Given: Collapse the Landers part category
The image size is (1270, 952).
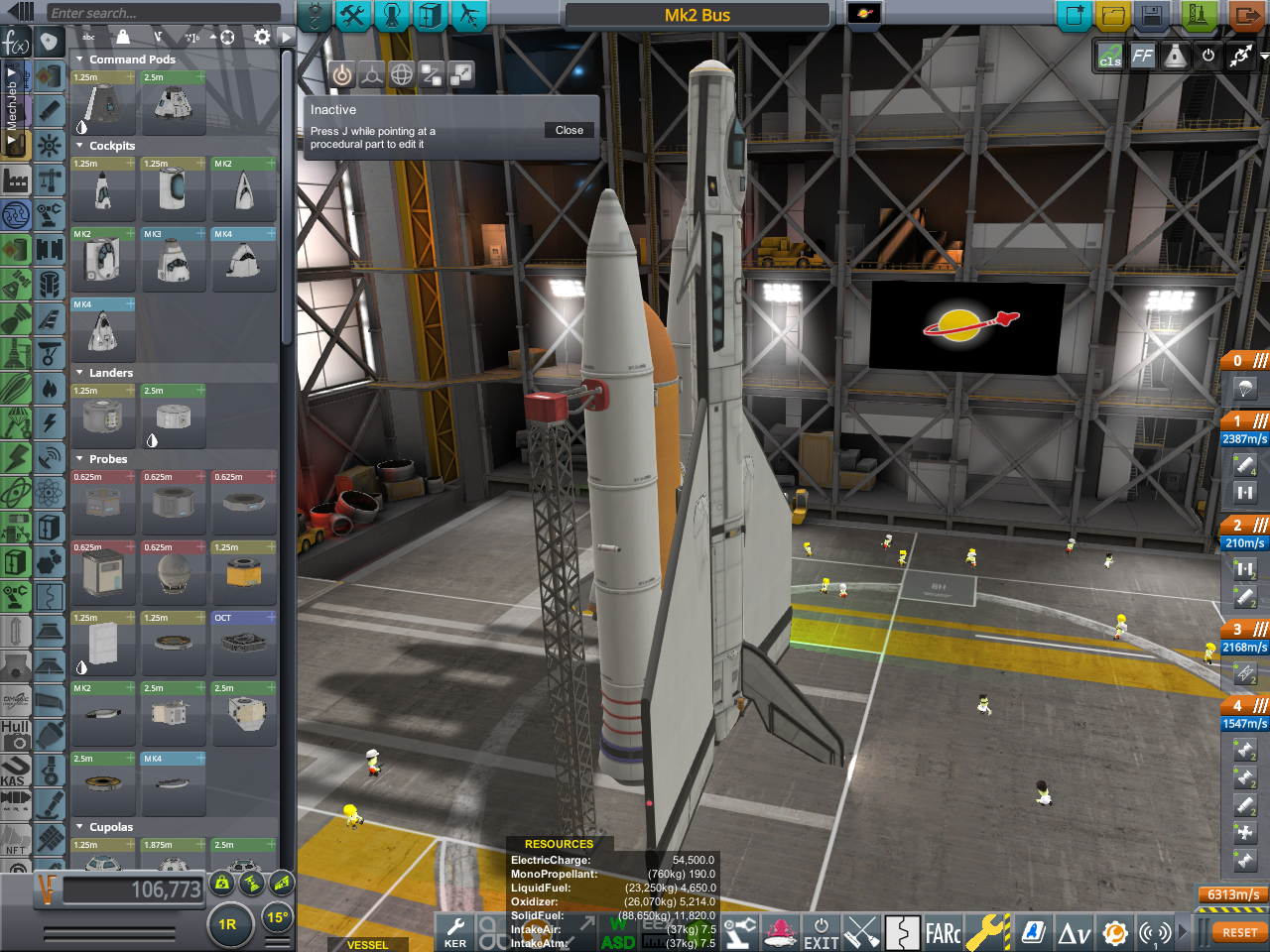Looking at the screenshot, I should point(80,373).
